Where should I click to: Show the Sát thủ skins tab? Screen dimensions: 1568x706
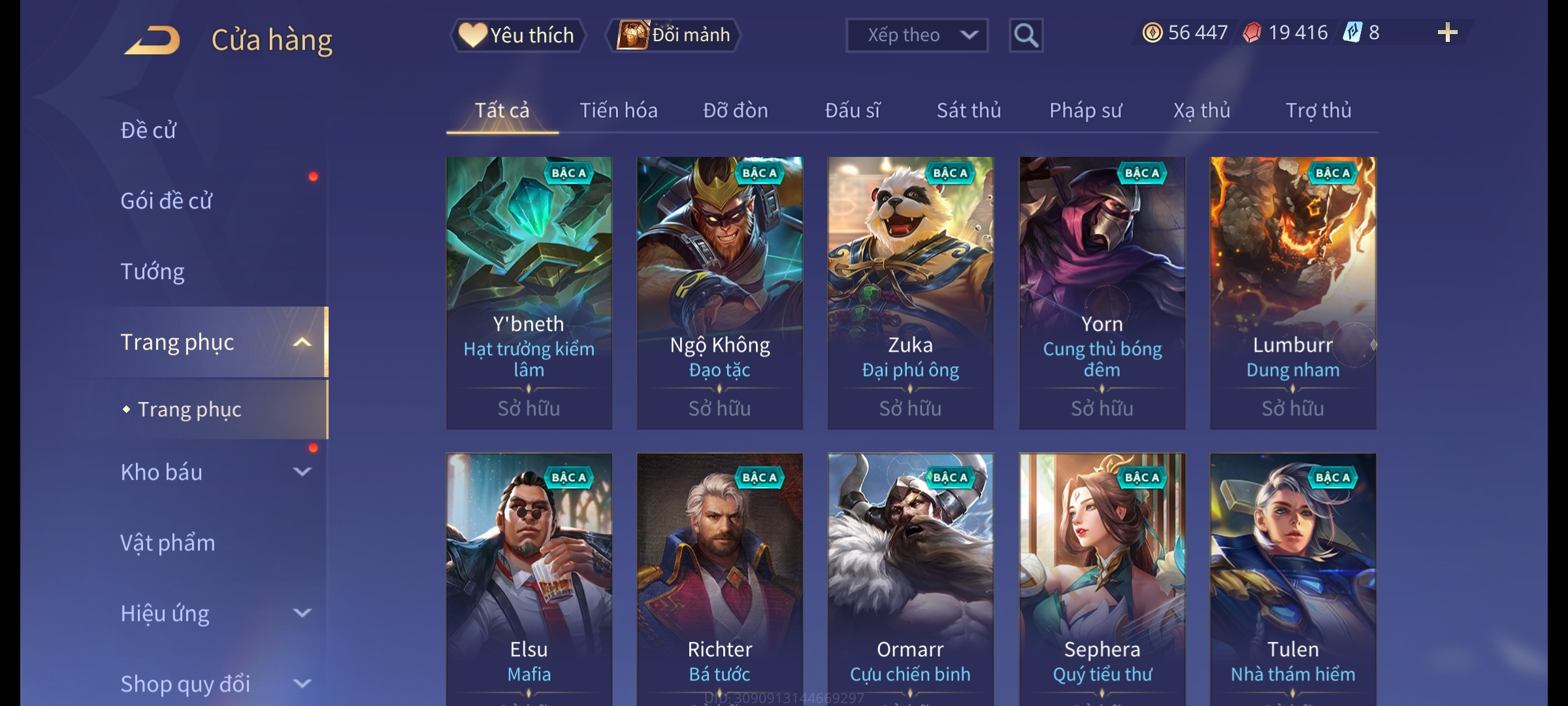coord(968,110)
